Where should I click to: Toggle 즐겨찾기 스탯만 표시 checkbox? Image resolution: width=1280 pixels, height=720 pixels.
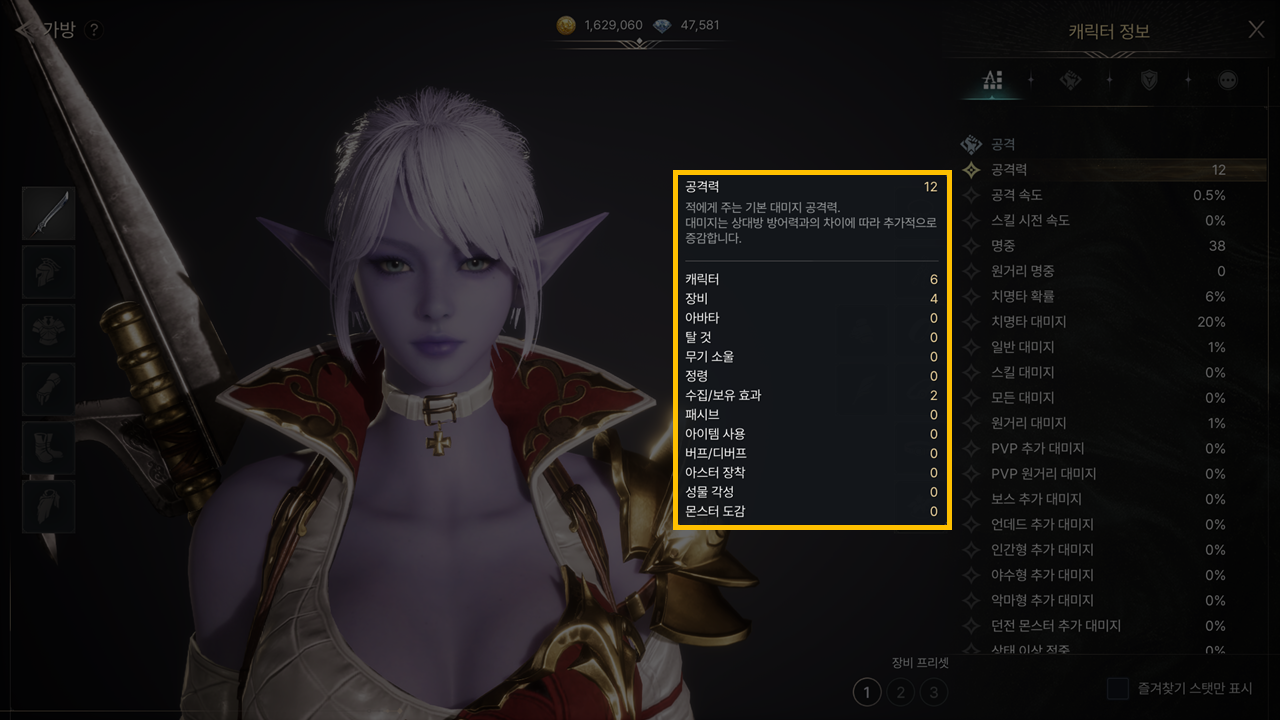(1118, 689)
